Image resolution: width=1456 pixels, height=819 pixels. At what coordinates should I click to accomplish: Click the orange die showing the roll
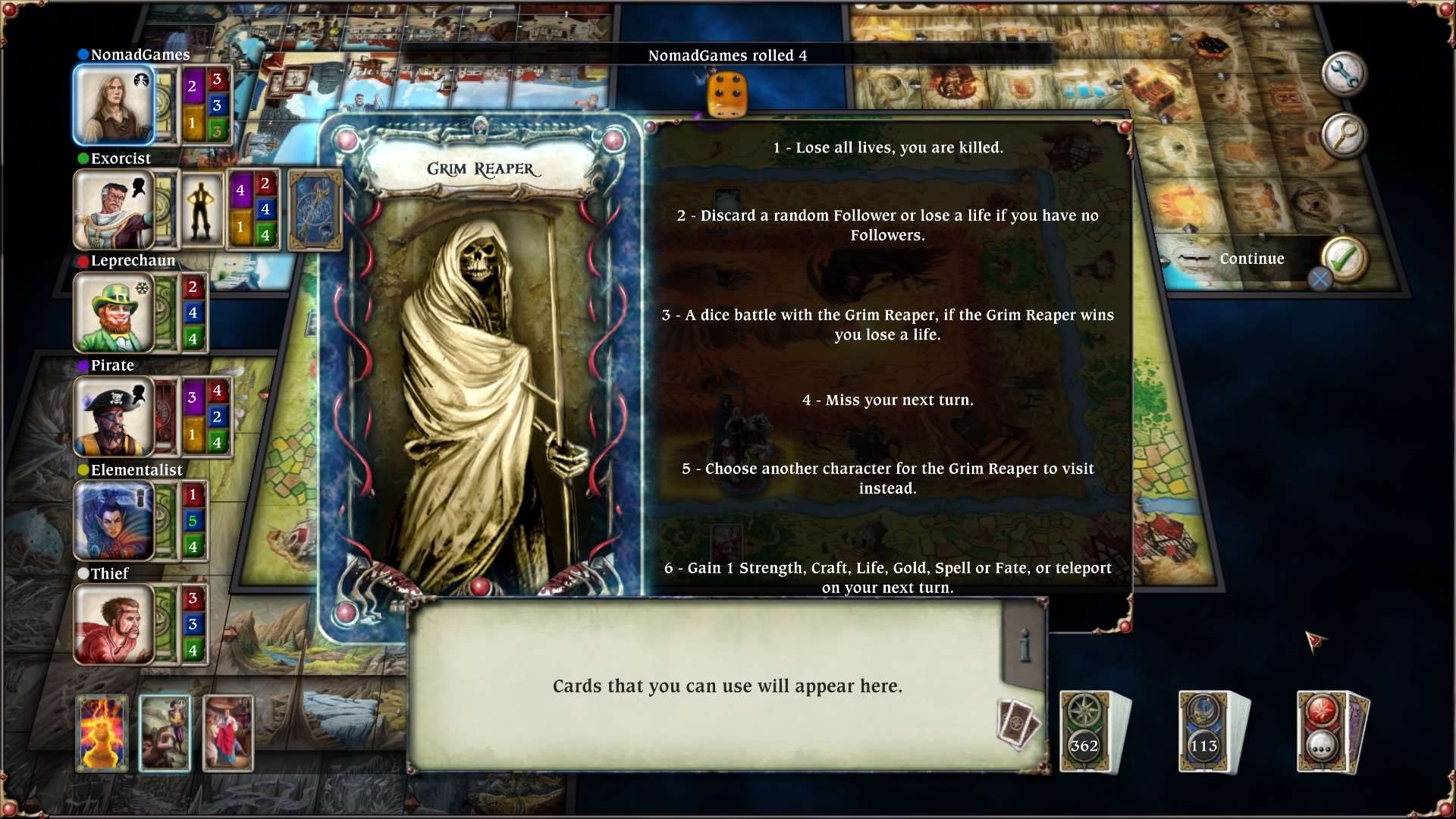tap(726, 93)
